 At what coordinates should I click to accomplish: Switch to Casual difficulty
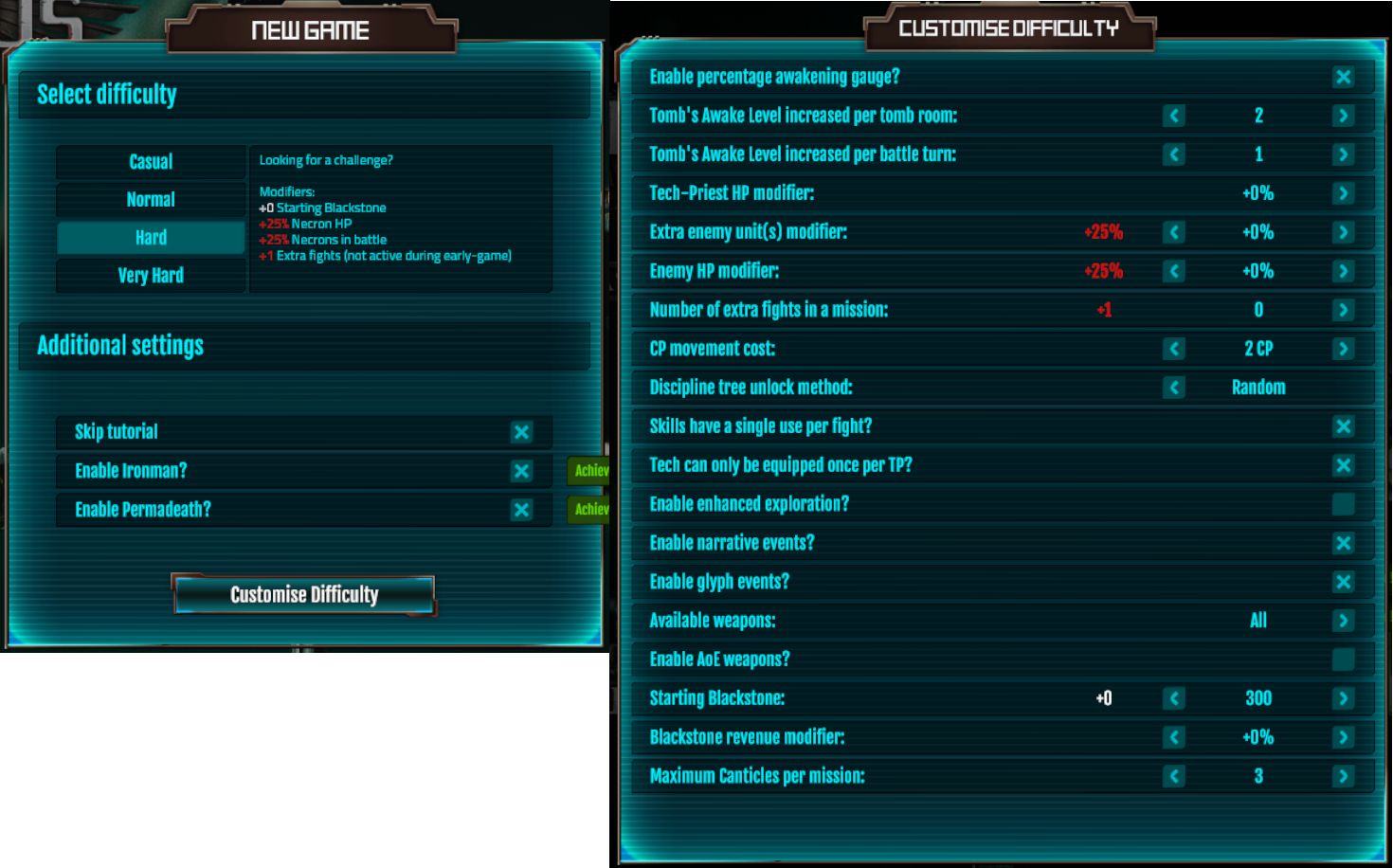tap(151, 161)
